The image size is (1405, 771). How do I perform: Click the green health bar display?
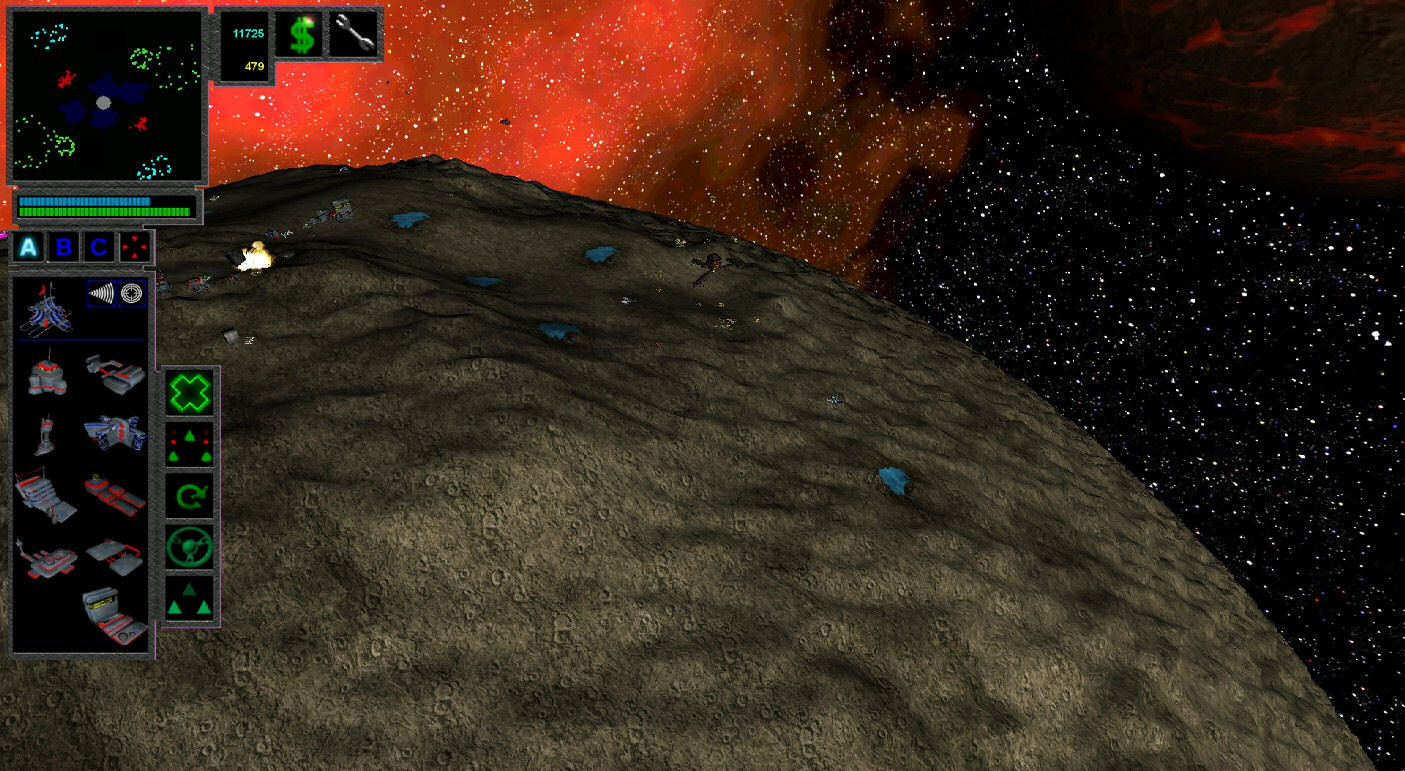click(x=105, y=211)
